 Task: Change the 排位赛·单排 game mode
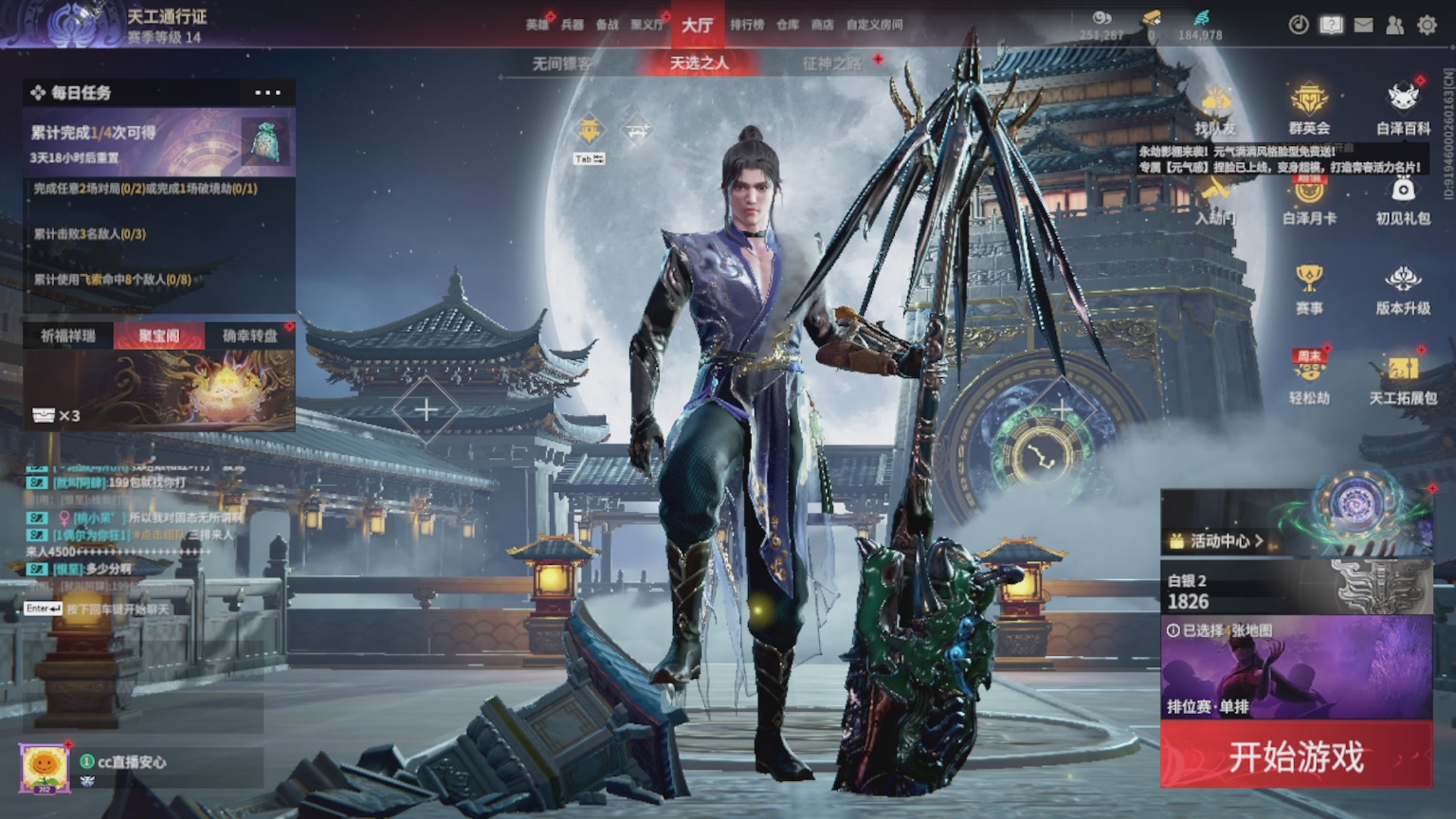pyautogui.click(x=1296, y=668)
